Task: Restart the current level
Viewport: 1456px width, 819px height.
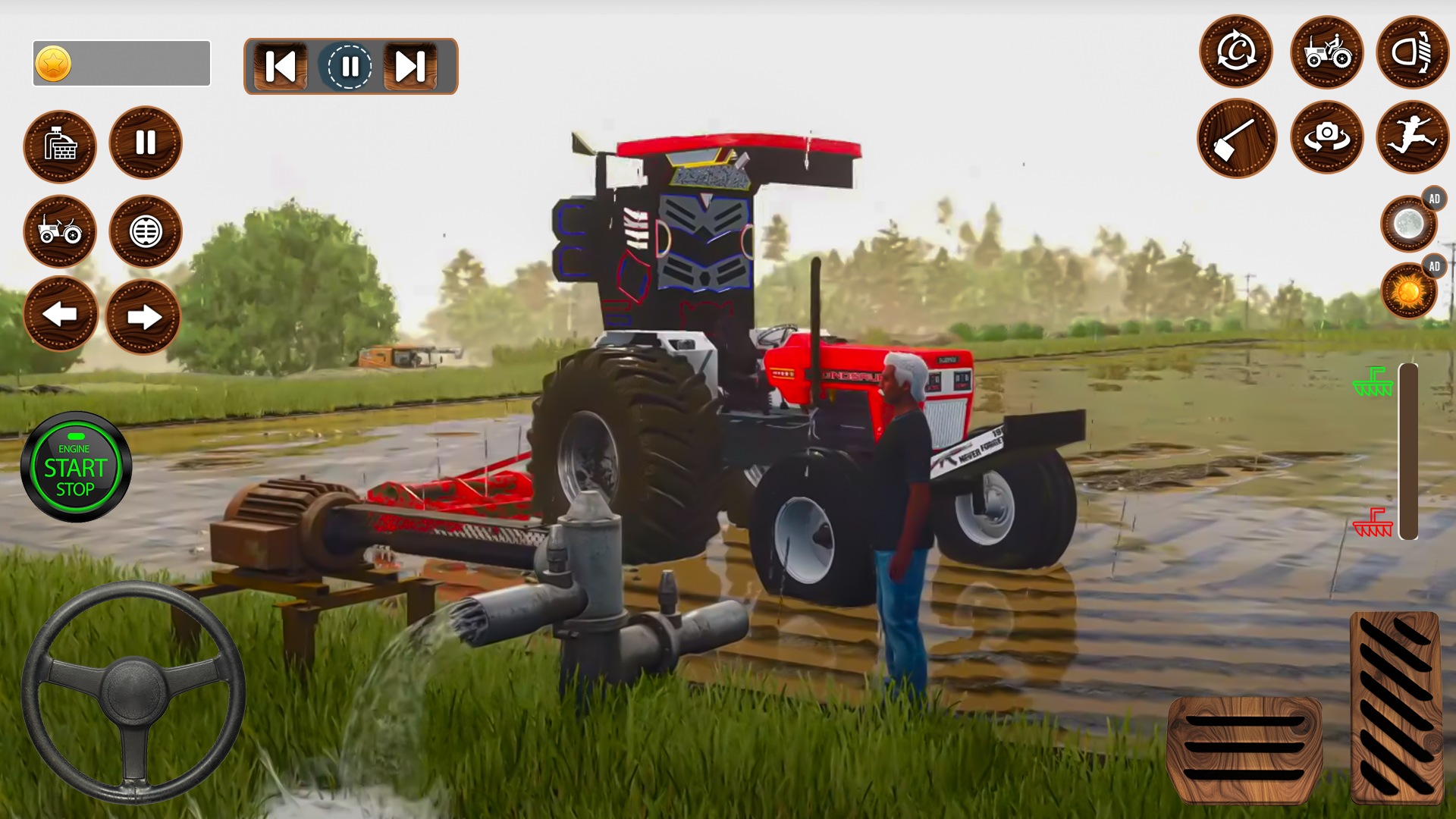Action: tap(1235, 51)
